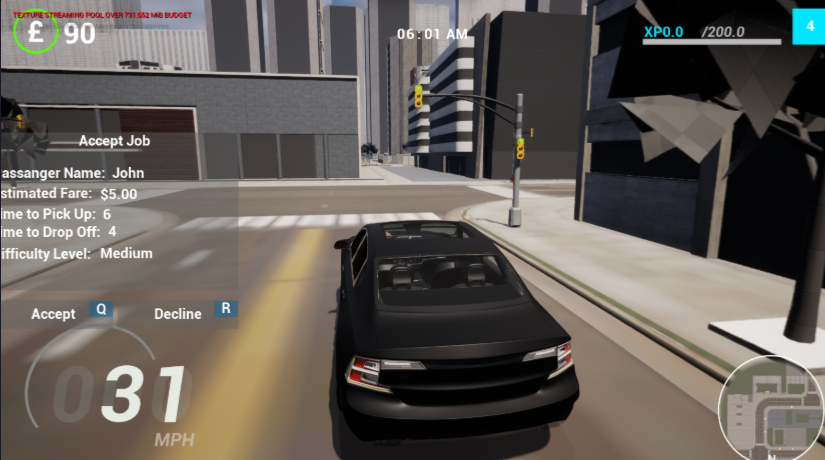Select the cyan level 4 badge
The image size is (825, 460).
808,27
